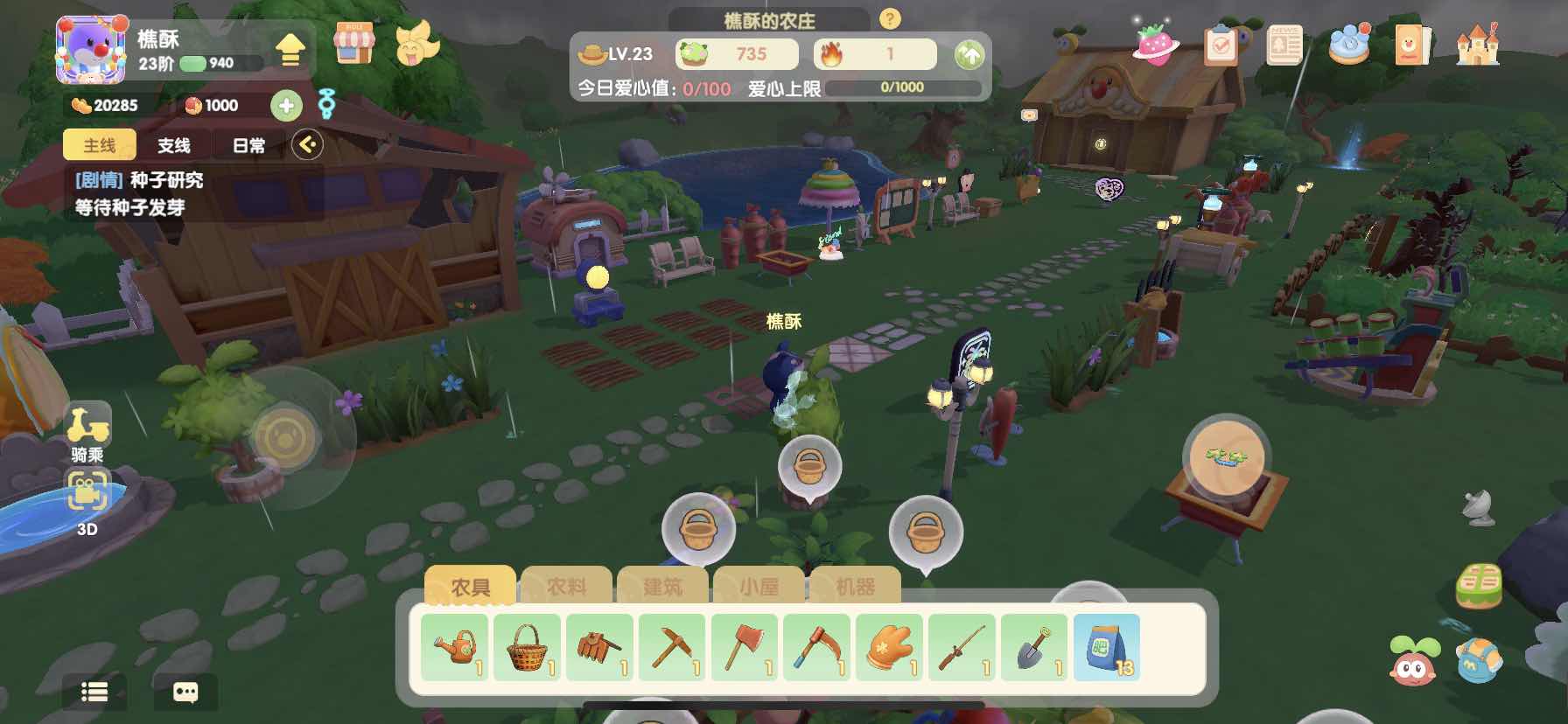Open the shop stall icon

coord(354,43)
